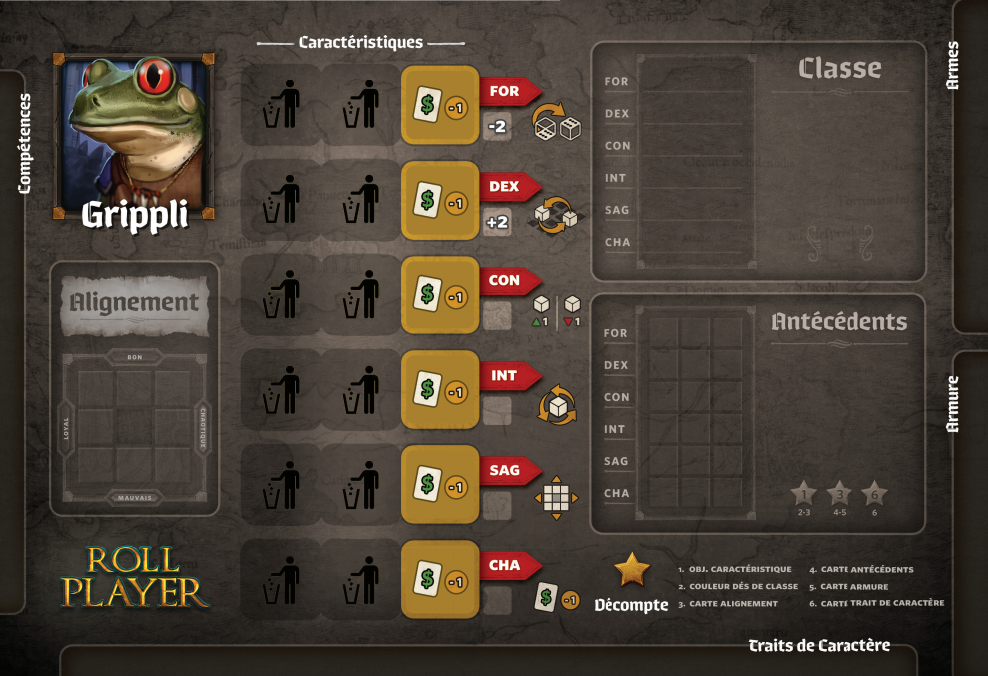The height and width of the screenshot is (676, 988).
Task: Click the CHA attribute tag
Action: (x=506, y=566)
